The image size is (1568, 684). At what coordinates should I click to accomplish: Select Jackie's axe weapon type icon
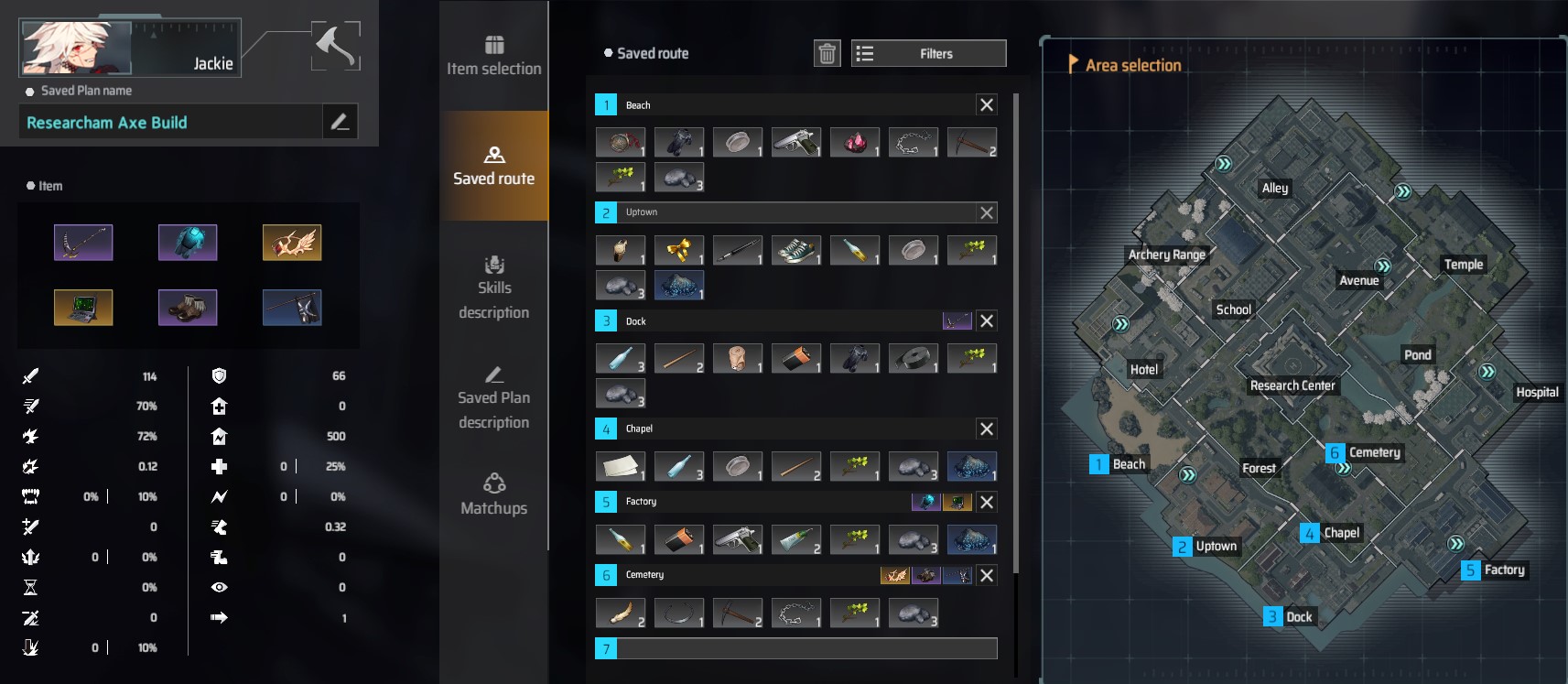(335, 46)
